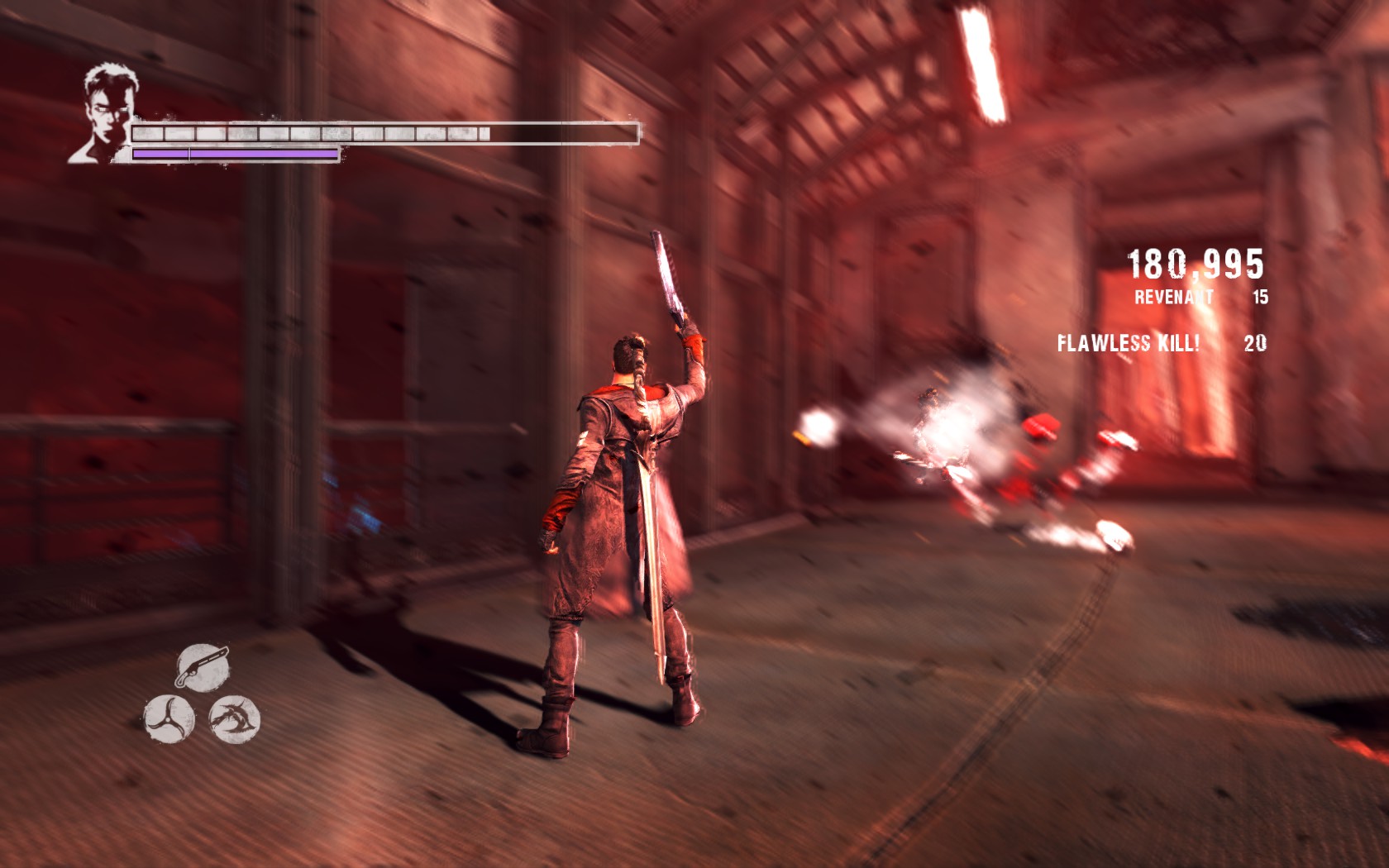The image size is (1389, 868).
Task: Switch to the jagged demon blade weapon icon
Action: click(x=235, y=718)
